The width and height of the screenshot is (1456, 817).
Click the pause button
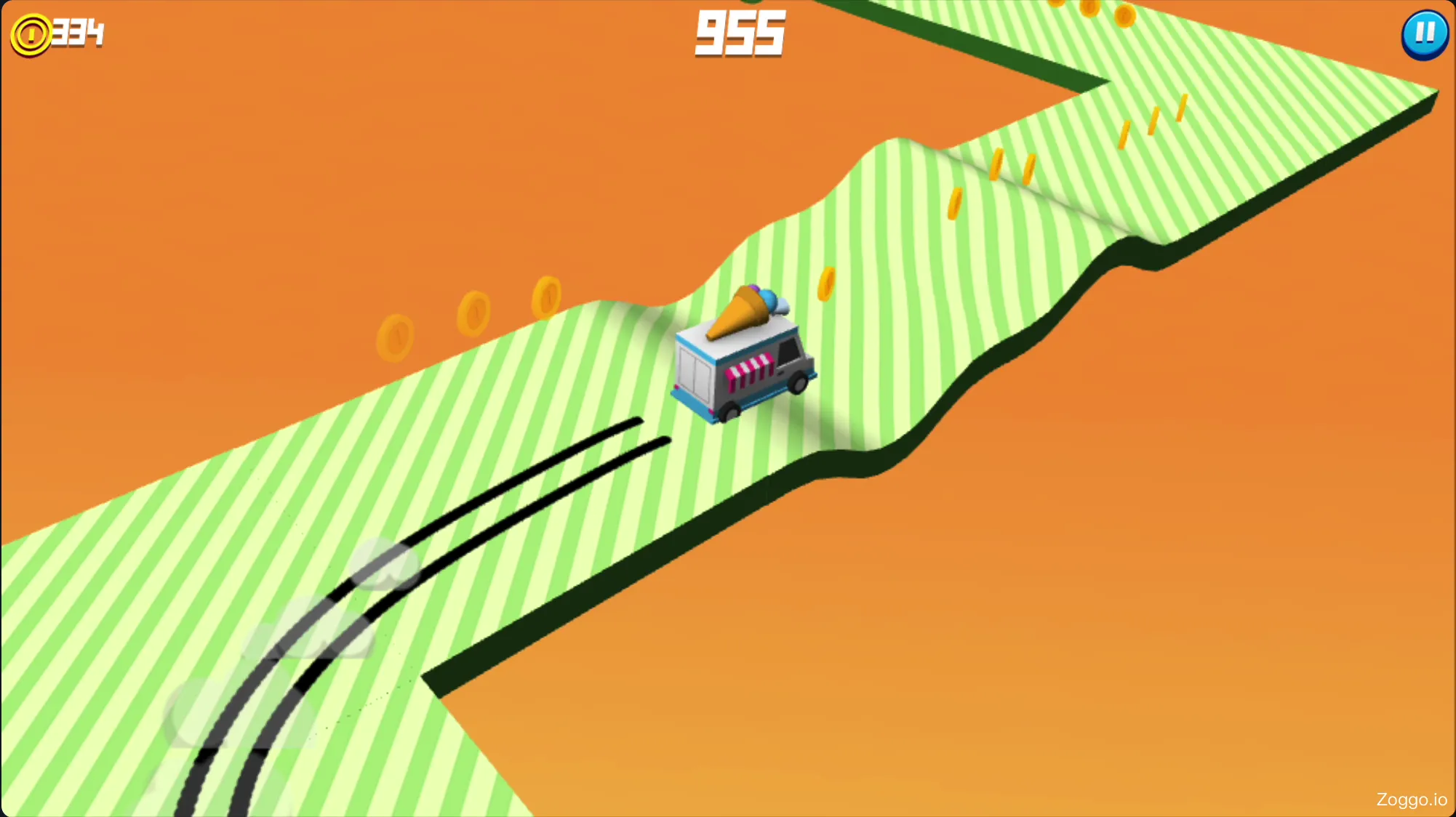pos(1424,34)
